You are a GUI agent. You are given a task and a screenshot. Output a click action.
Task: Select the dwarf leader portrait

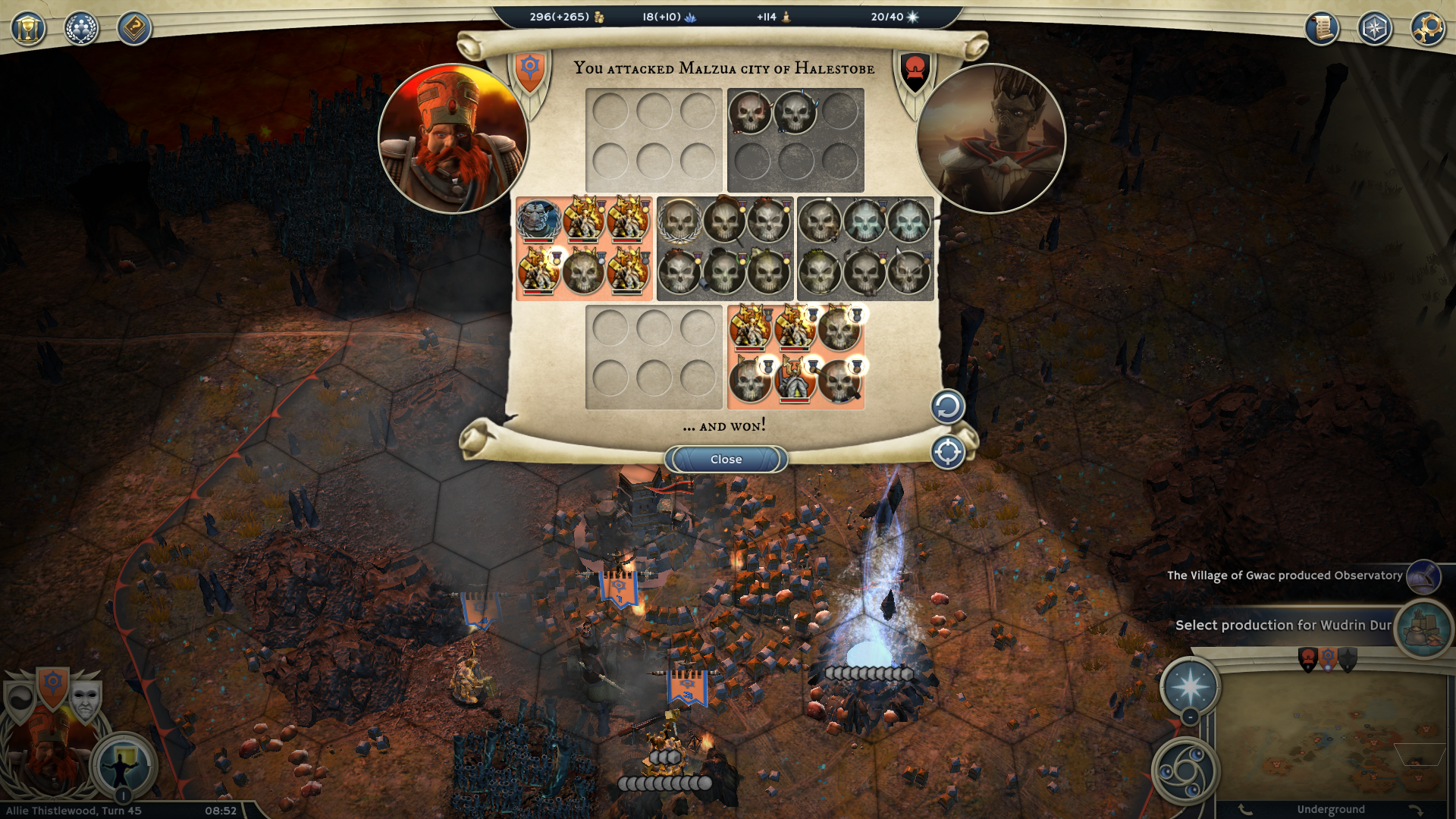453,139
